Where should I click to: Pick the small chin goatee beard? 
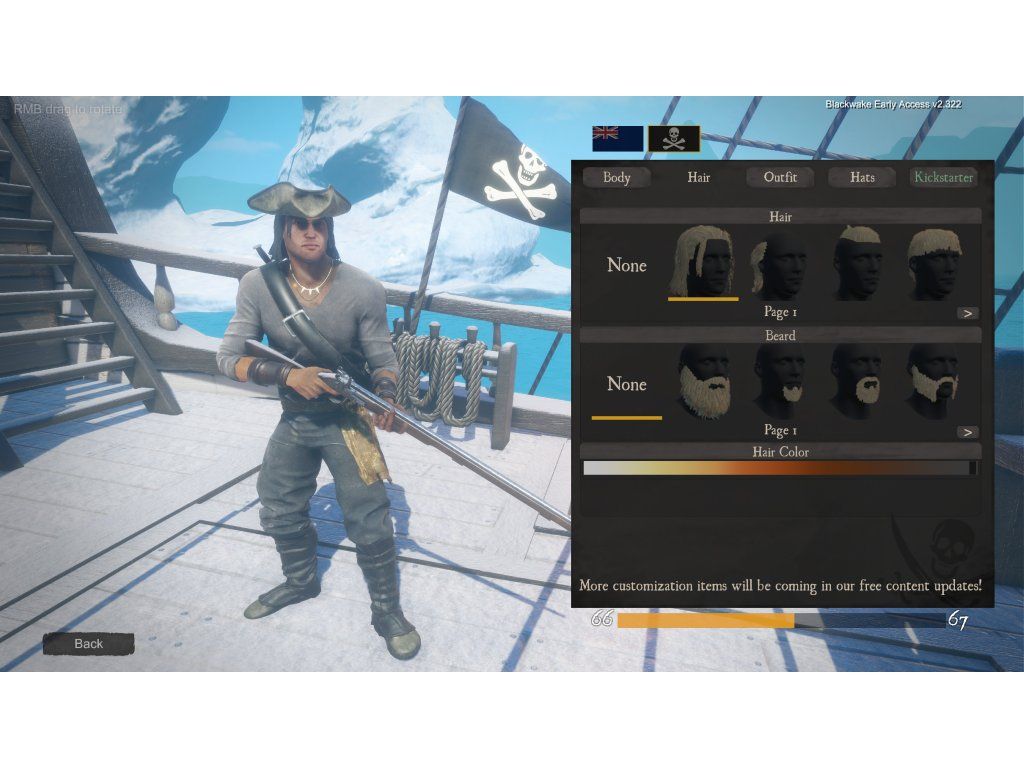(781, 383)
